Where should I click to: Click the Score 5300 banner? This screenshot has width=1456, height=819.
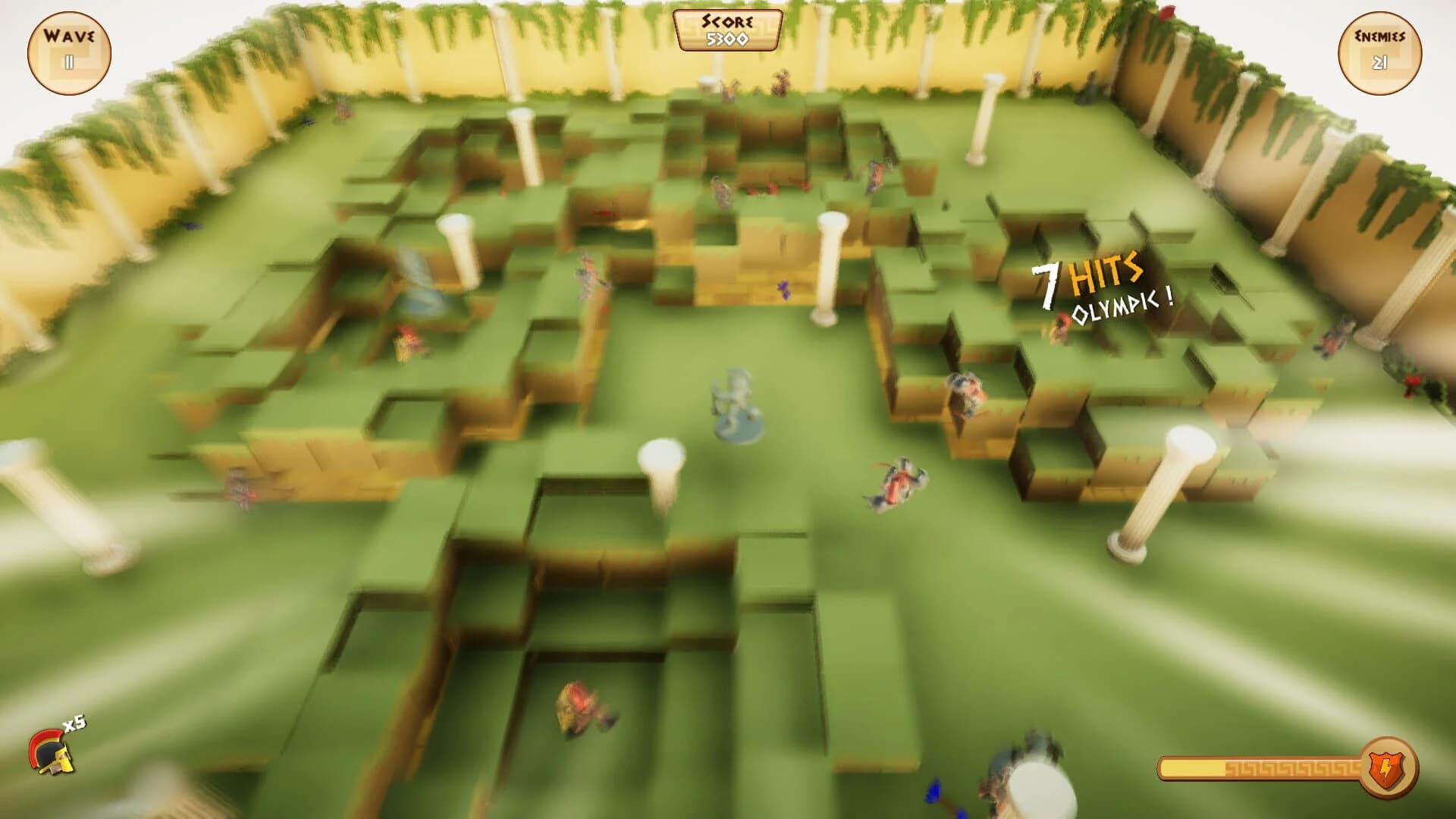(727, 32)
